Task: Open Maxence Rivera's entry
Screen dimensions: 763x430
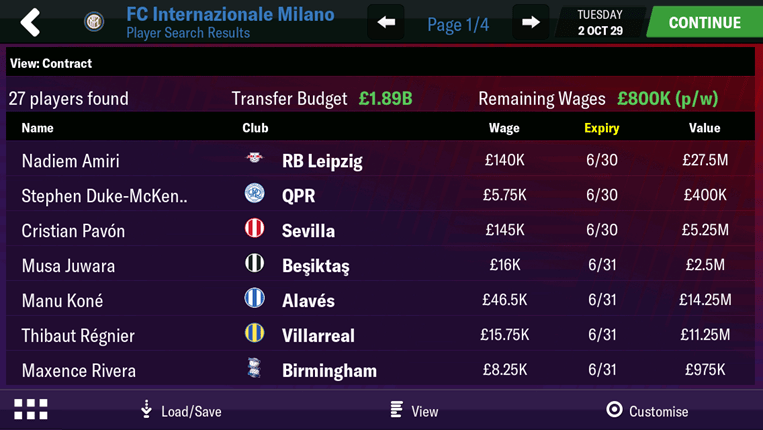Action: [x=78, y=371]
